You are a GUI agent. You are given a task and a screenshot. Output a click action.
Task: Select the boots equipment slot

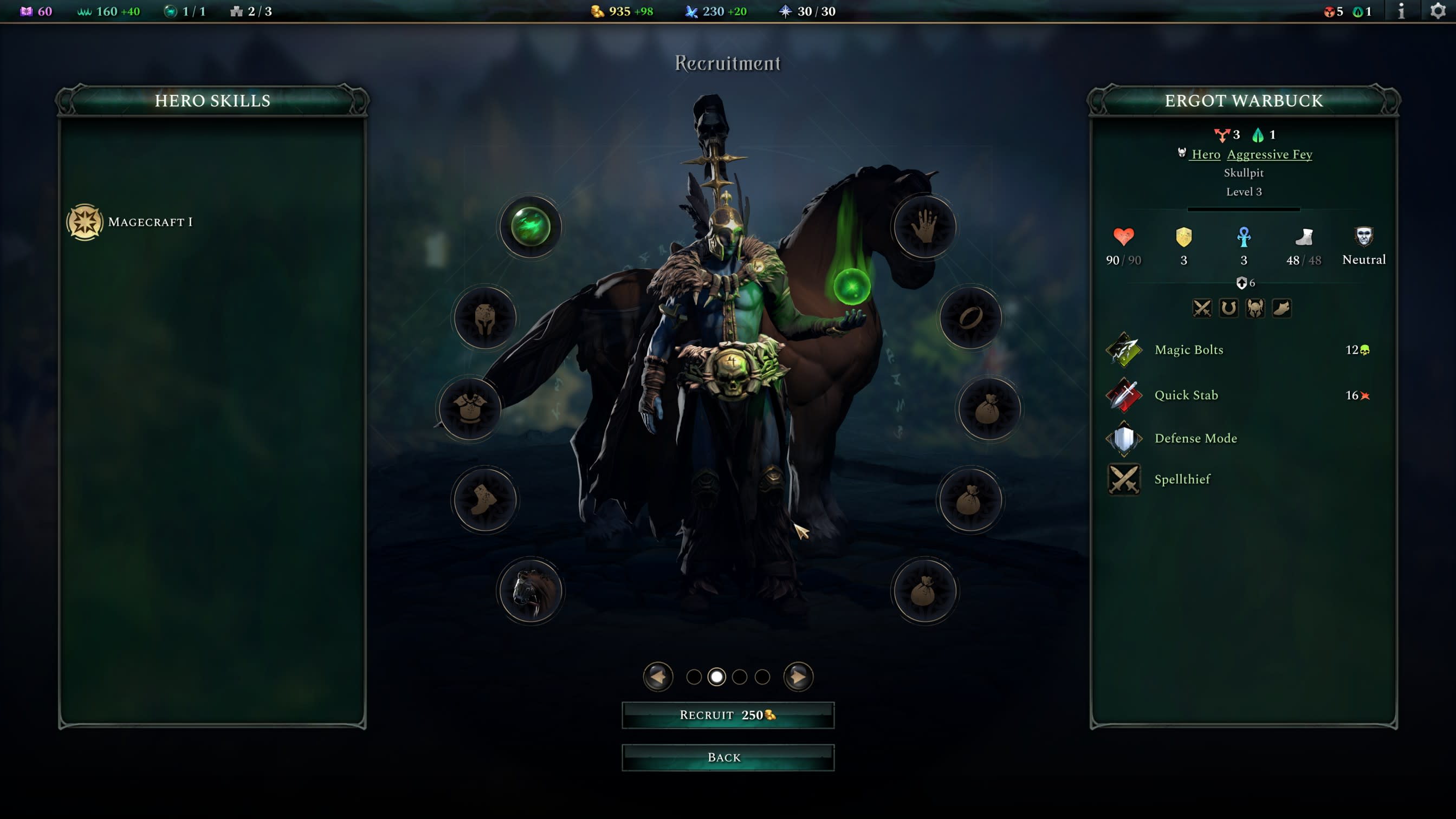click(x=484, y=499)
